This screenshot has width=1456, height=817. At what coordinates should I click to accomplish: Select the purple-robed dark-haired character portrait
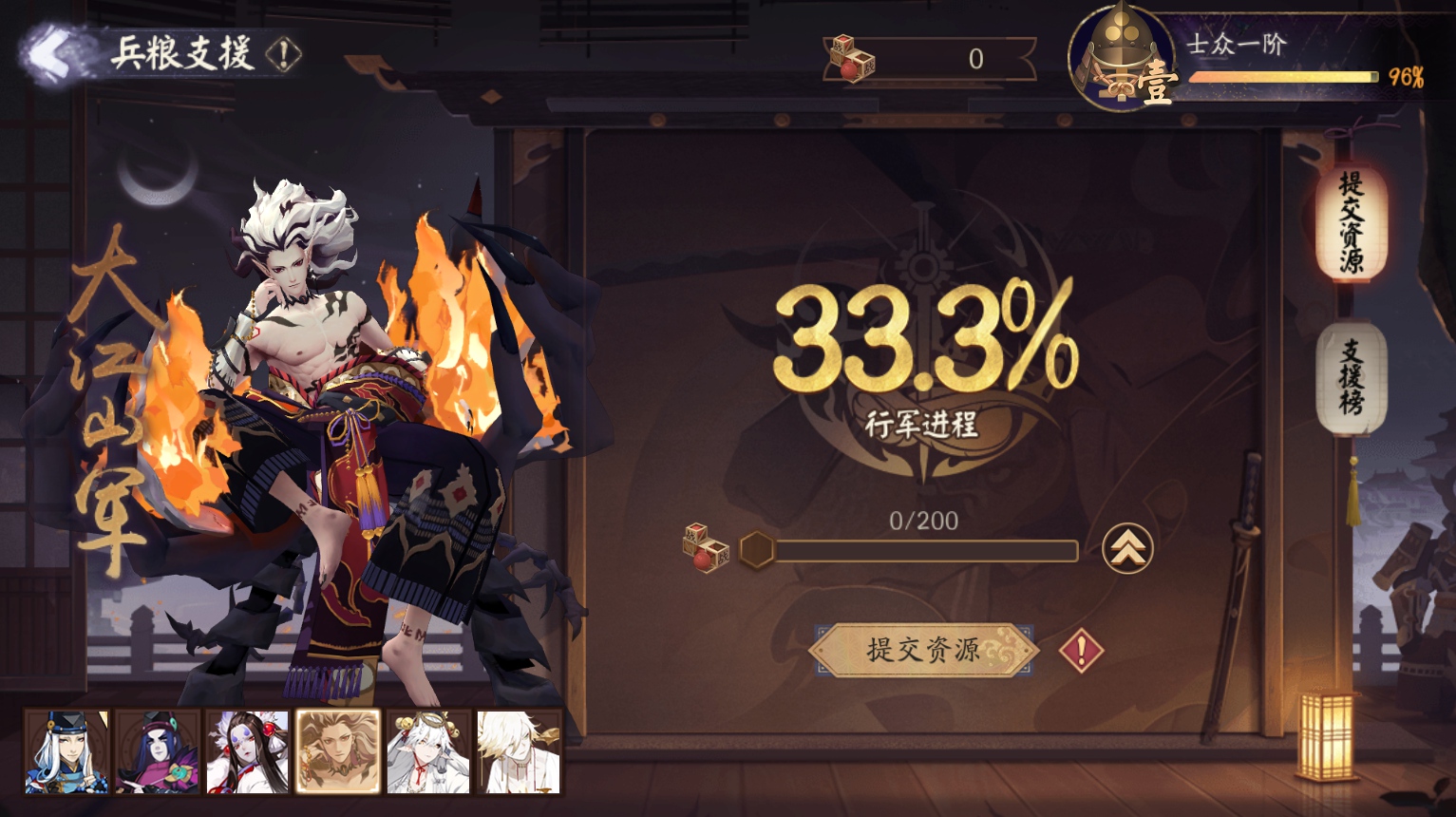coord(158,751)
